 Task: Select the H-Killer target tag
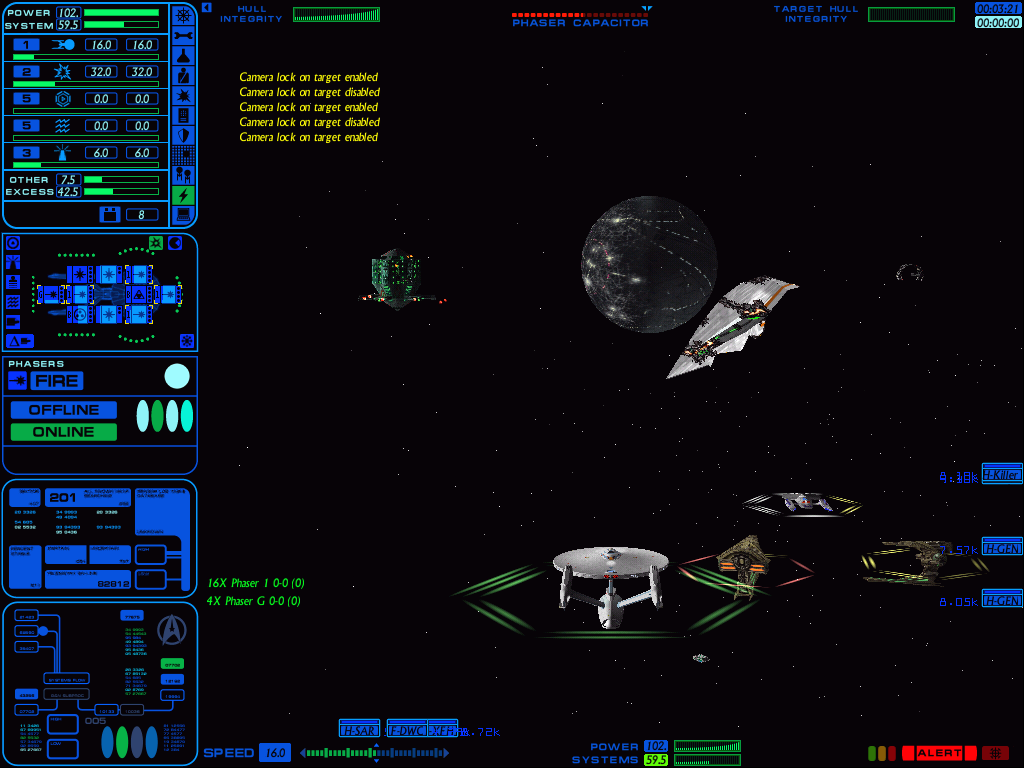click(1001, 475)
